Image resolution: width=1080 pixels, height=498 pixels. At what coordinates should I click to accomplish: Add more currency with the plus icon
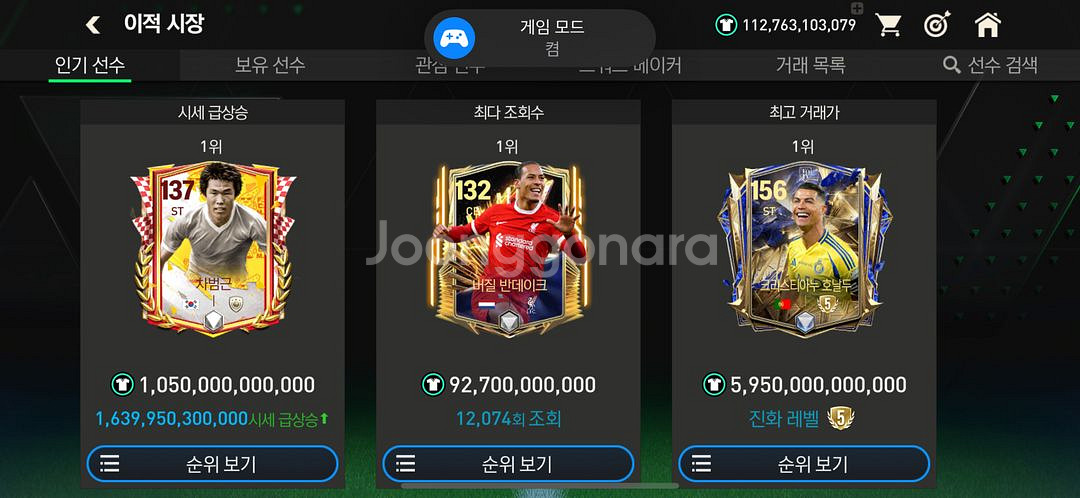tap(856, 9)
